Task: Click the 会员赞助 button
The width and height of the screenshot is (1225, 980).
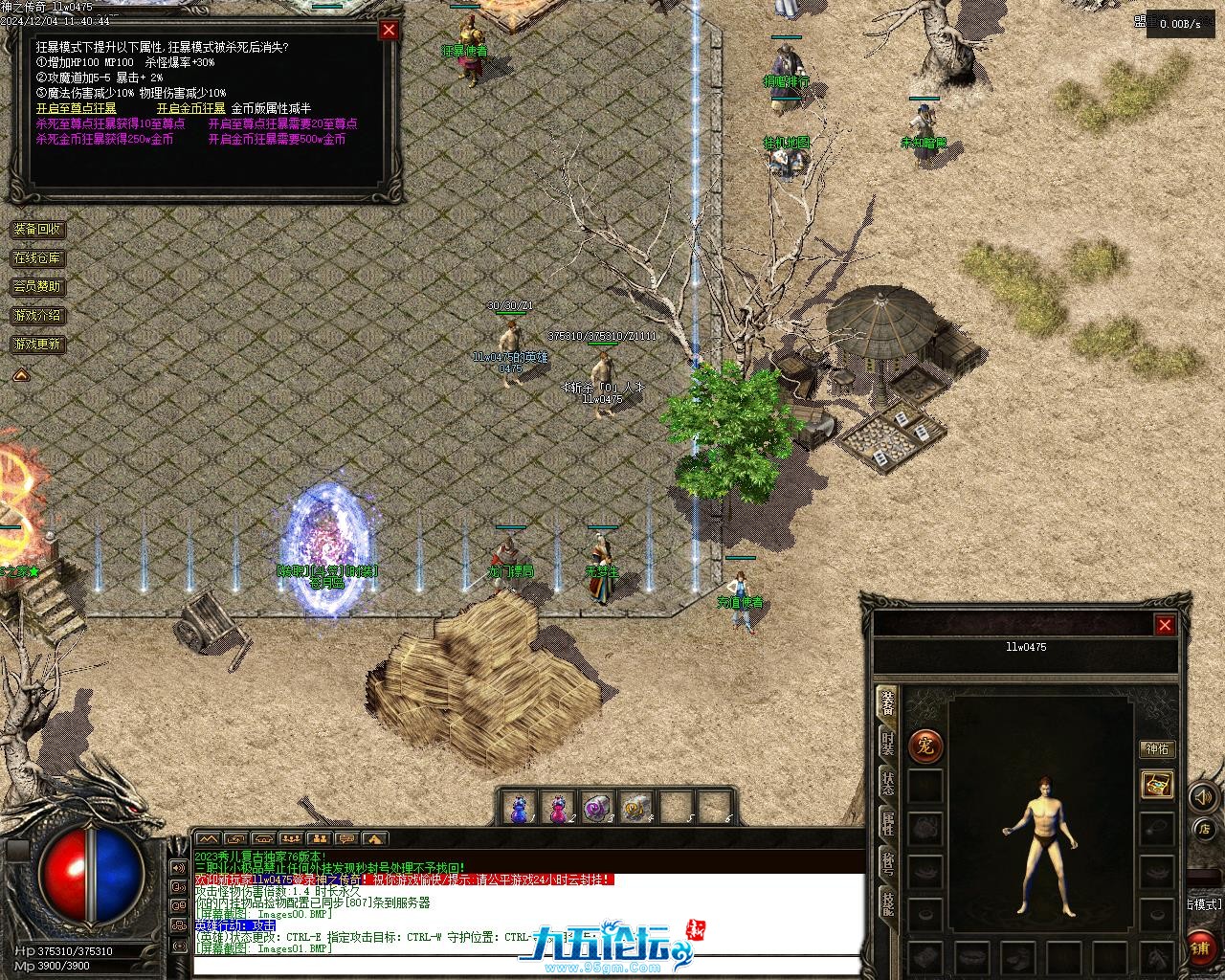Action: (37, 286)
